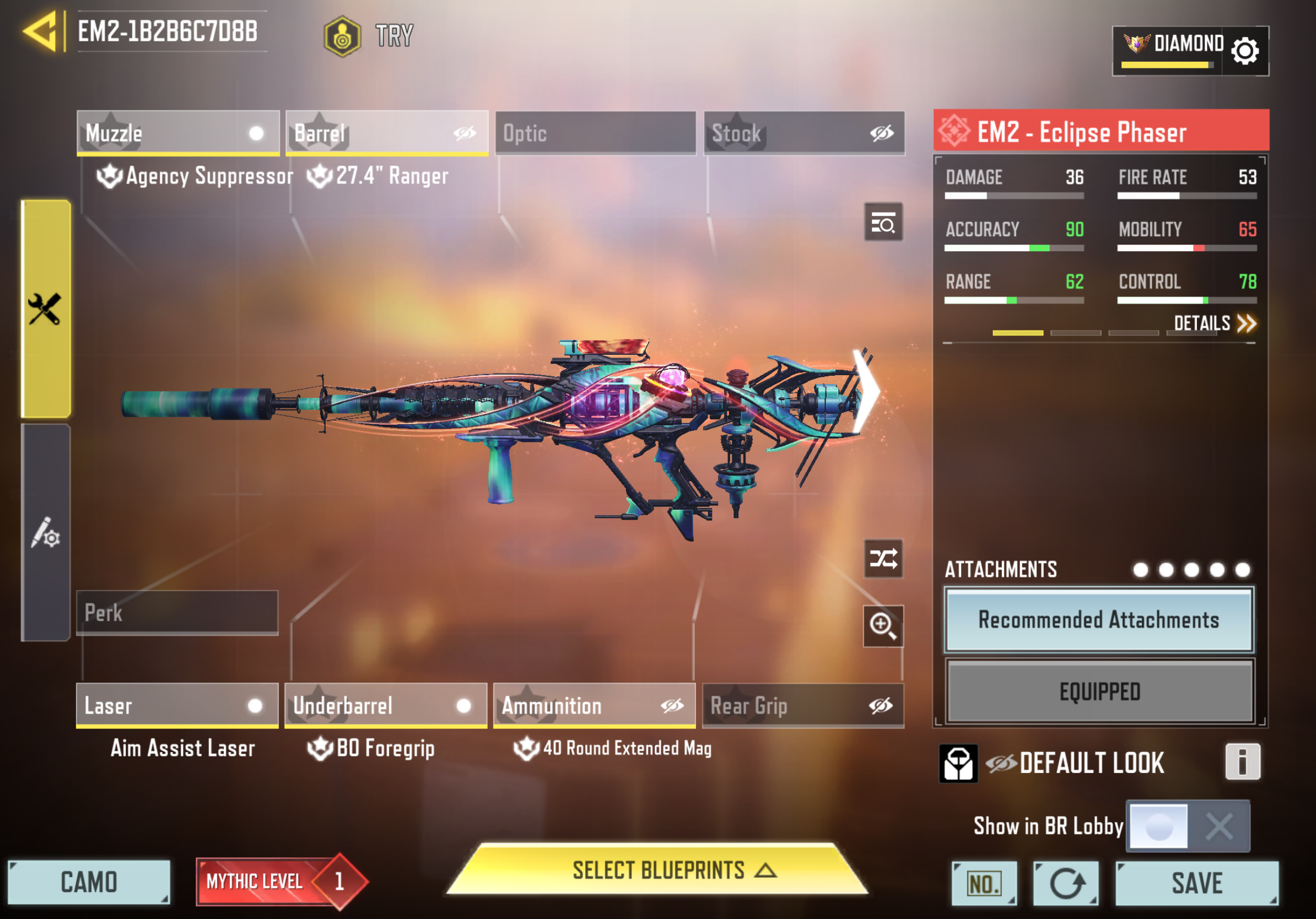Select the Muzzle attachment slot
This screenshot has width=1316, height=919.
[x=177, y=133]
